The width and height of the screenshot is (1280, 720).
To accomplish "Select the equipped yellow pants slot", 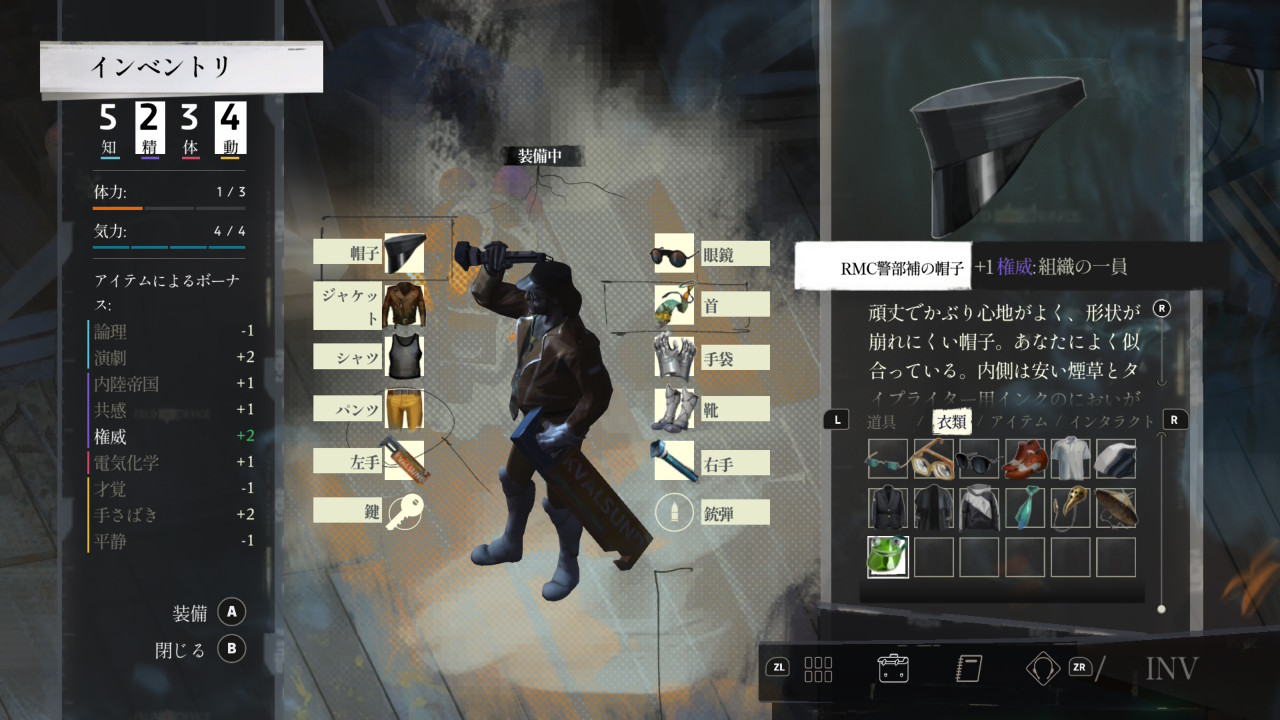I will (x=404, y=408).
